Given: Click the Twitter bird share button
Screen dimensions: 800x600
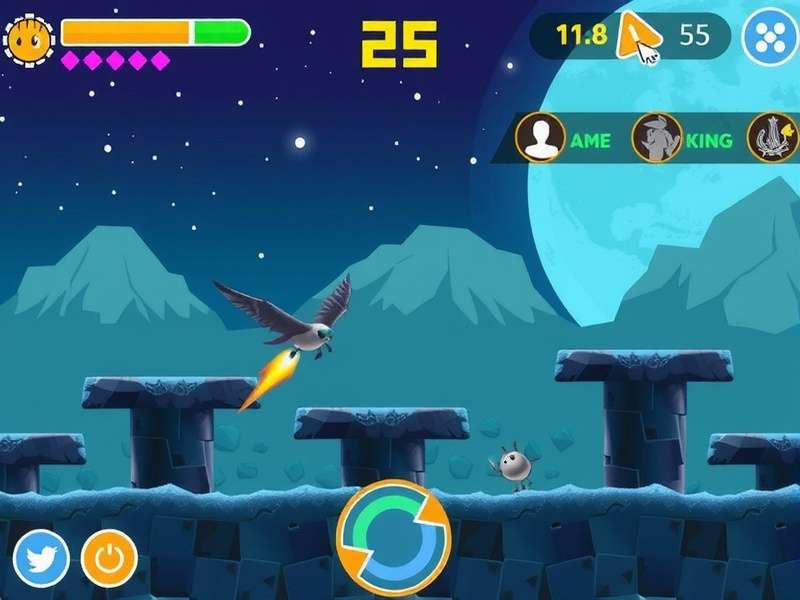Looking at the screenshot, I should coord(41,558).
